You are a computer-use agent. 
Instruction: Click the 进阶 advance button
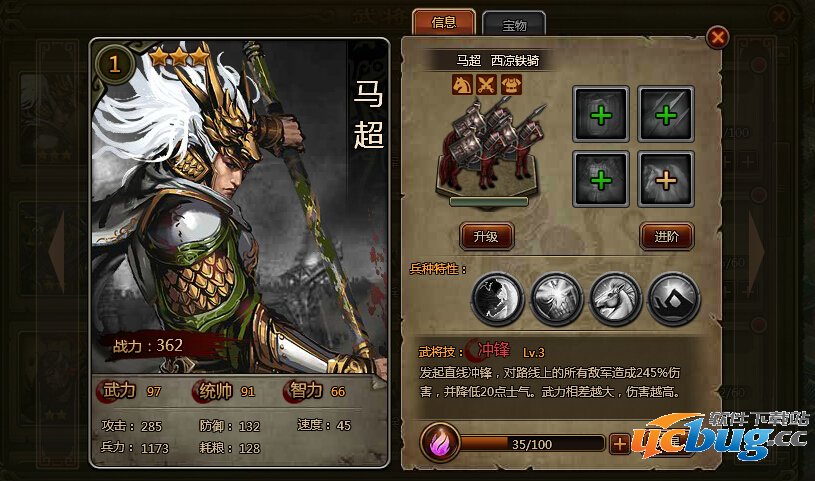pos(666,236)
